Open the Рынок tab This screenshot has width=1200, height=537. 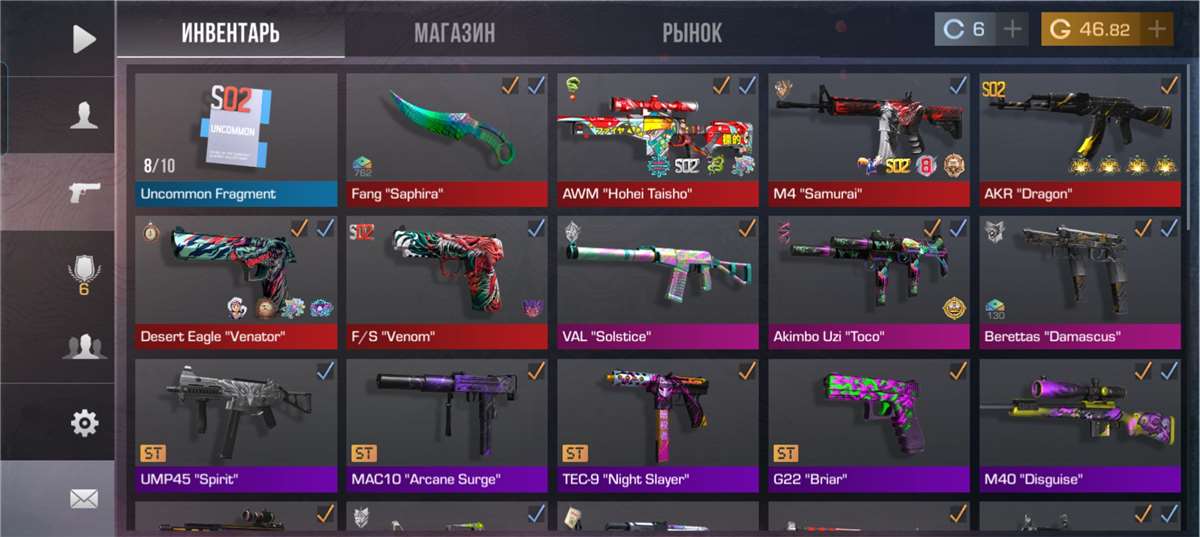pyautogui.click(x=691, y=33)
